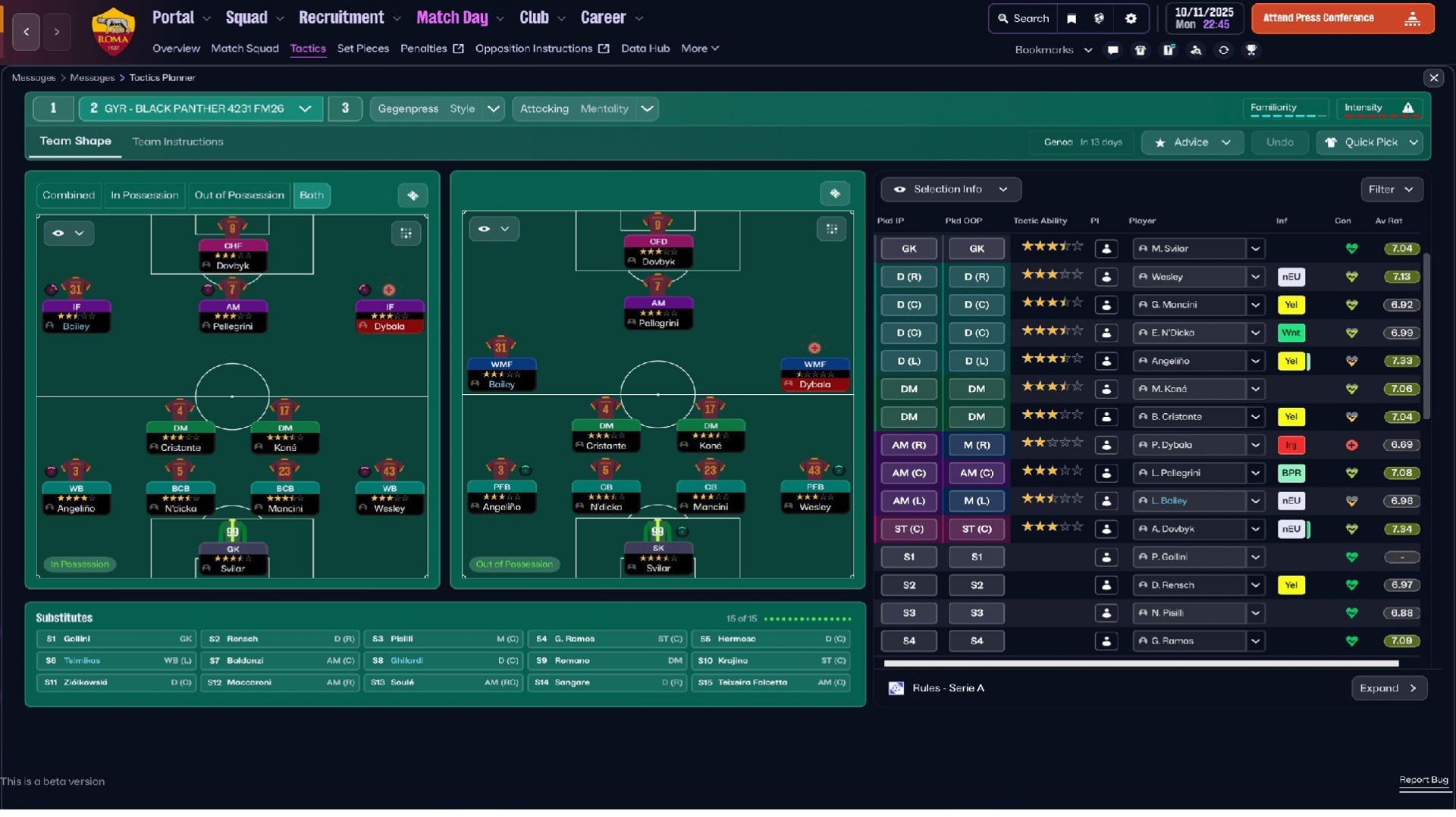Select substitute S1 Gollini in the Substitutes list
Screen dimensions: 1456x817
coord(115,639)
